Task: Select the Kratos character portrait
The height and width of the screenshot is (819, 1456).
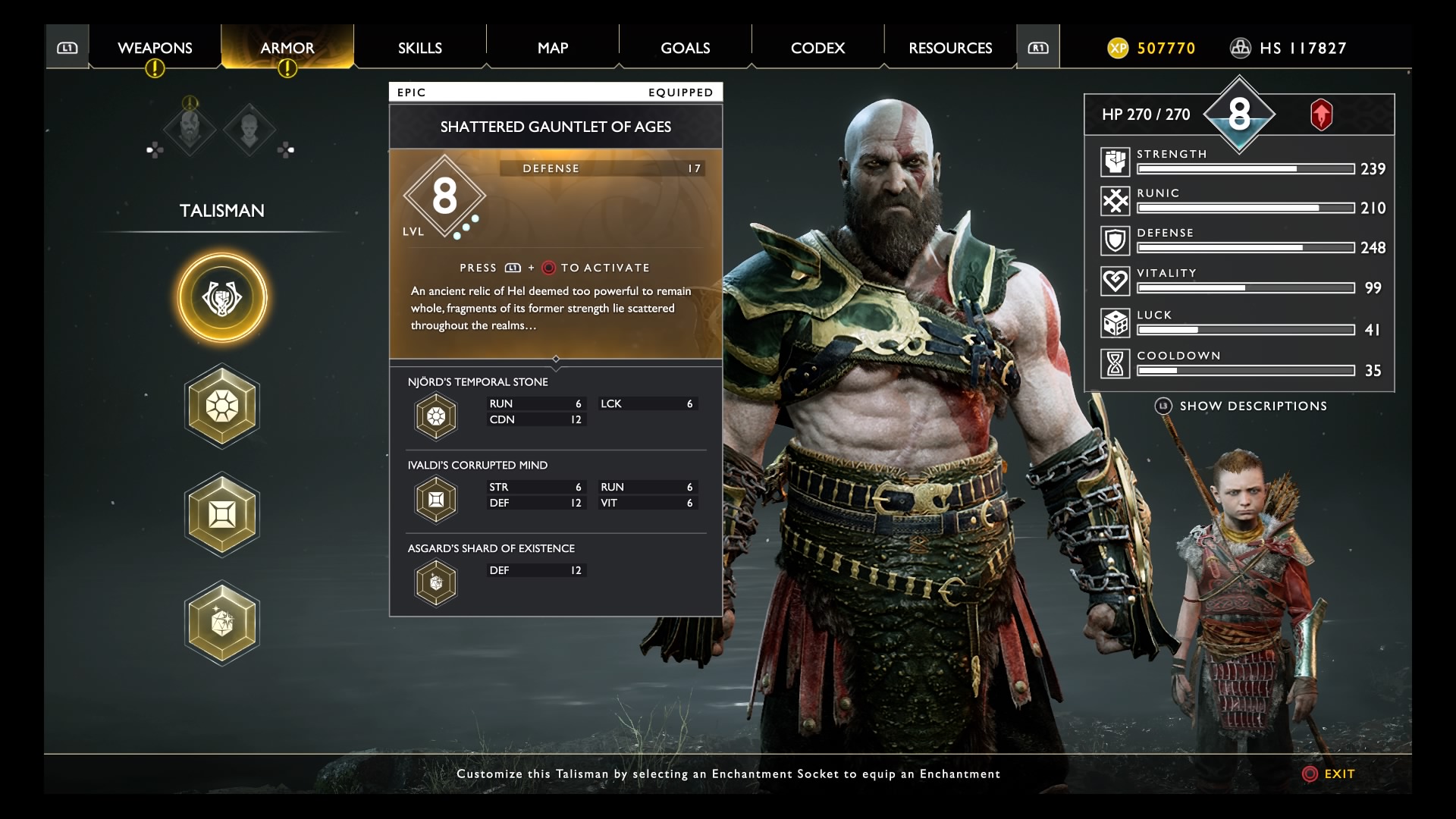Action: pos(190,130)
